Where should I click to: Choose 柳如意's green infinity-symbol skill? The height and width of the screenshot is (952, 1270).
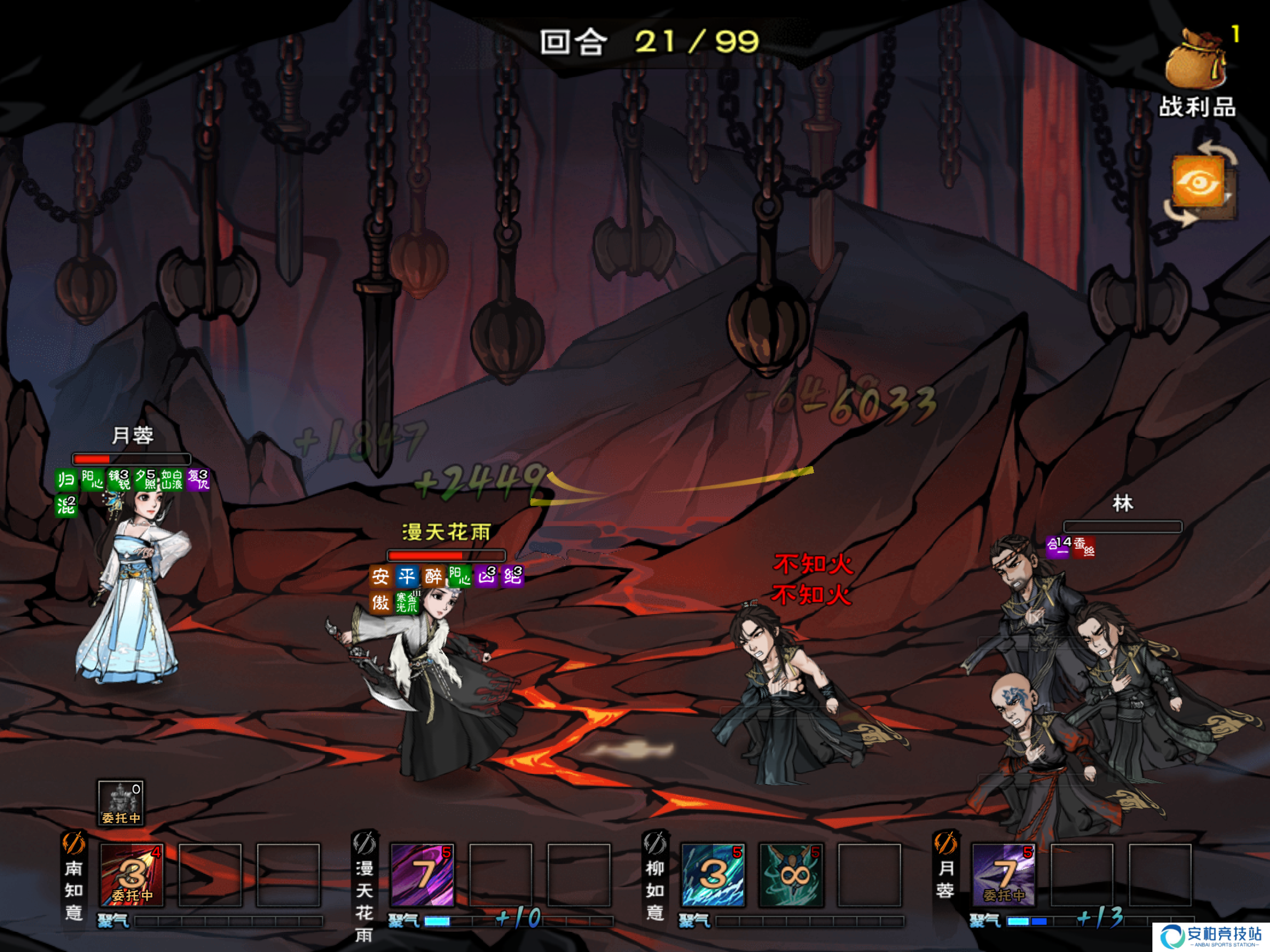tap(791, 874)
